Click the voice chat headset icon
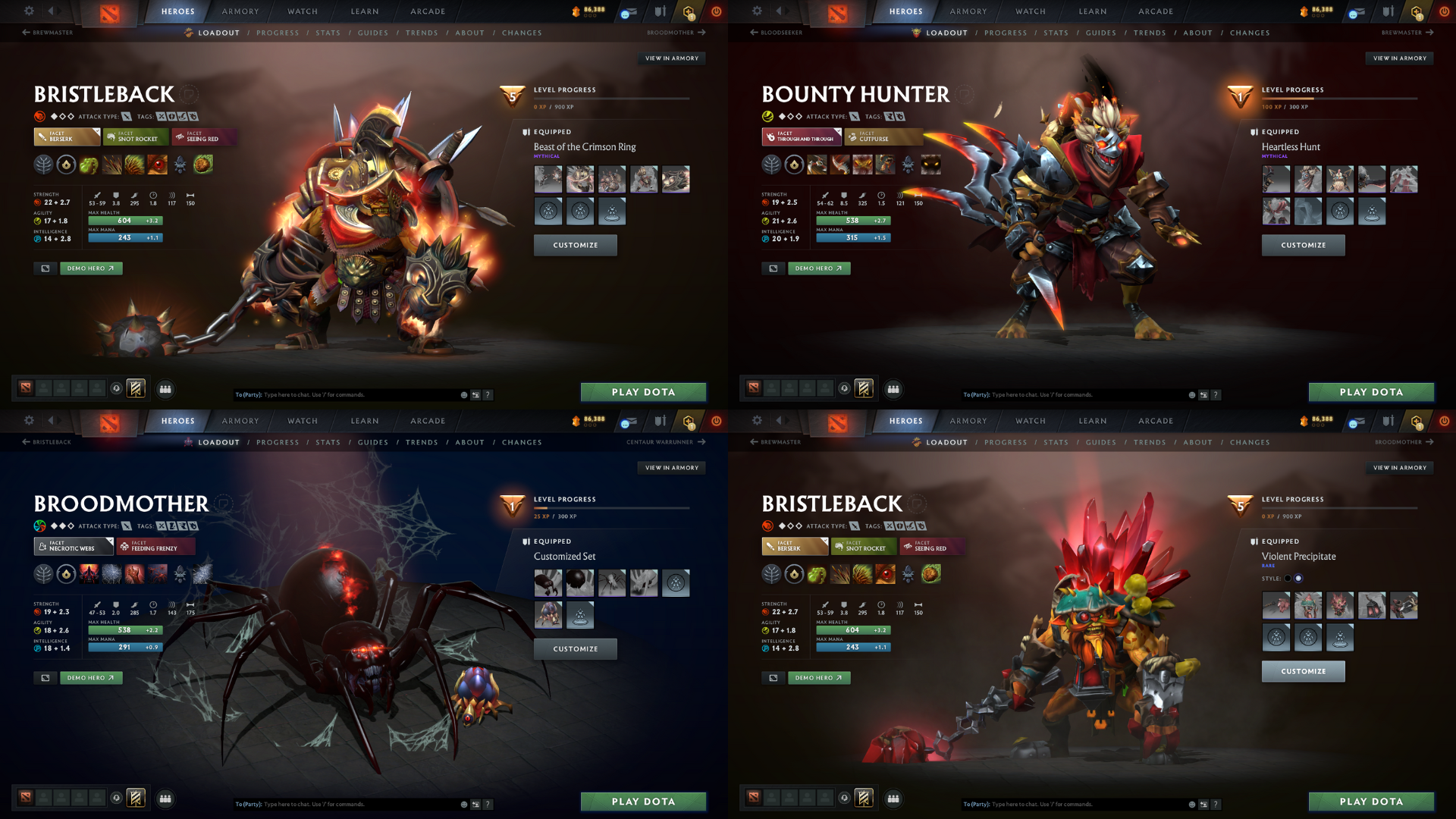This screenshot has height=819, width=1456. (x=115, y=388)
